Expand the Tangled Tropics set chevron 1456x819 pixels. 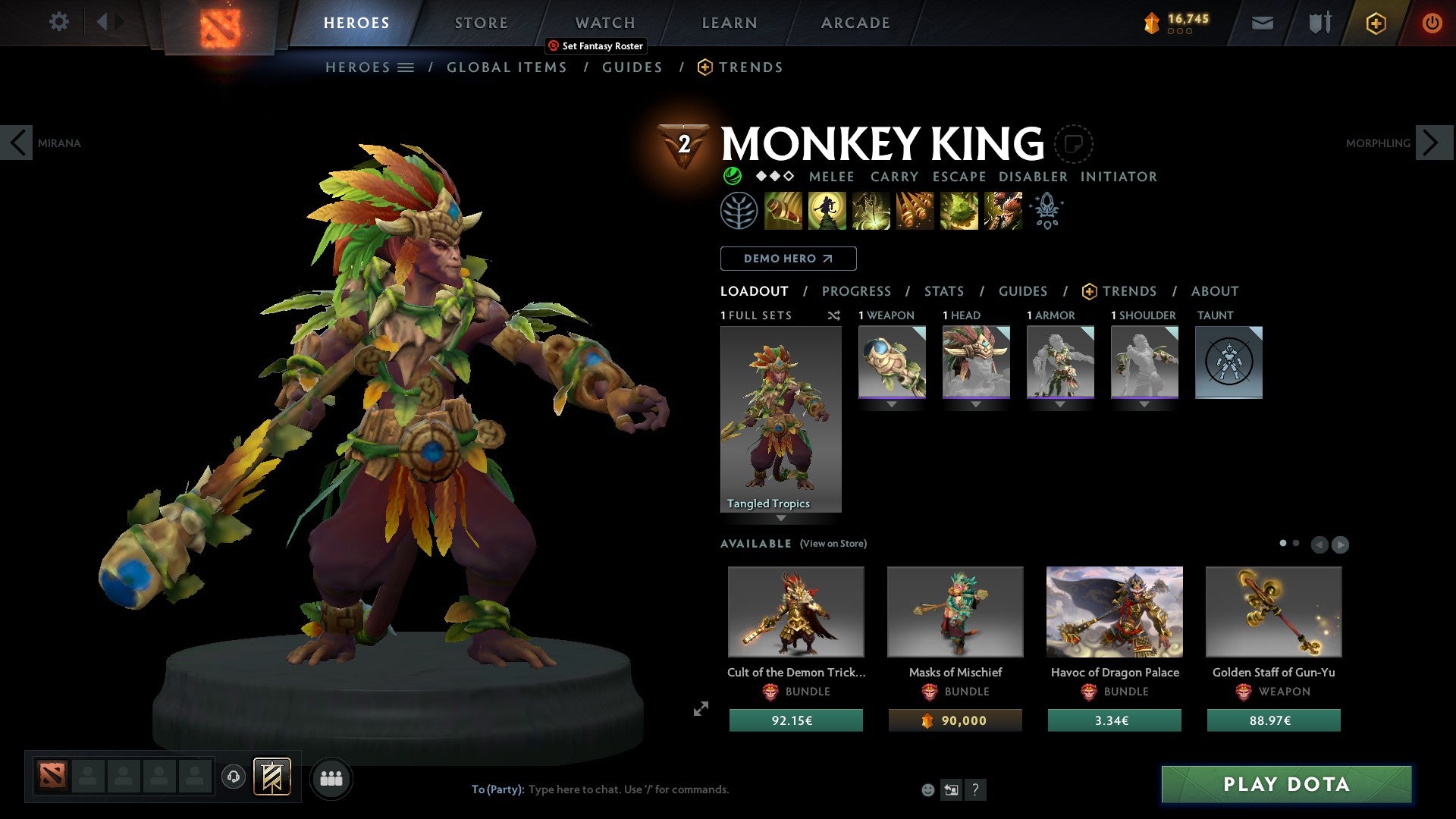tap(781, 516)
